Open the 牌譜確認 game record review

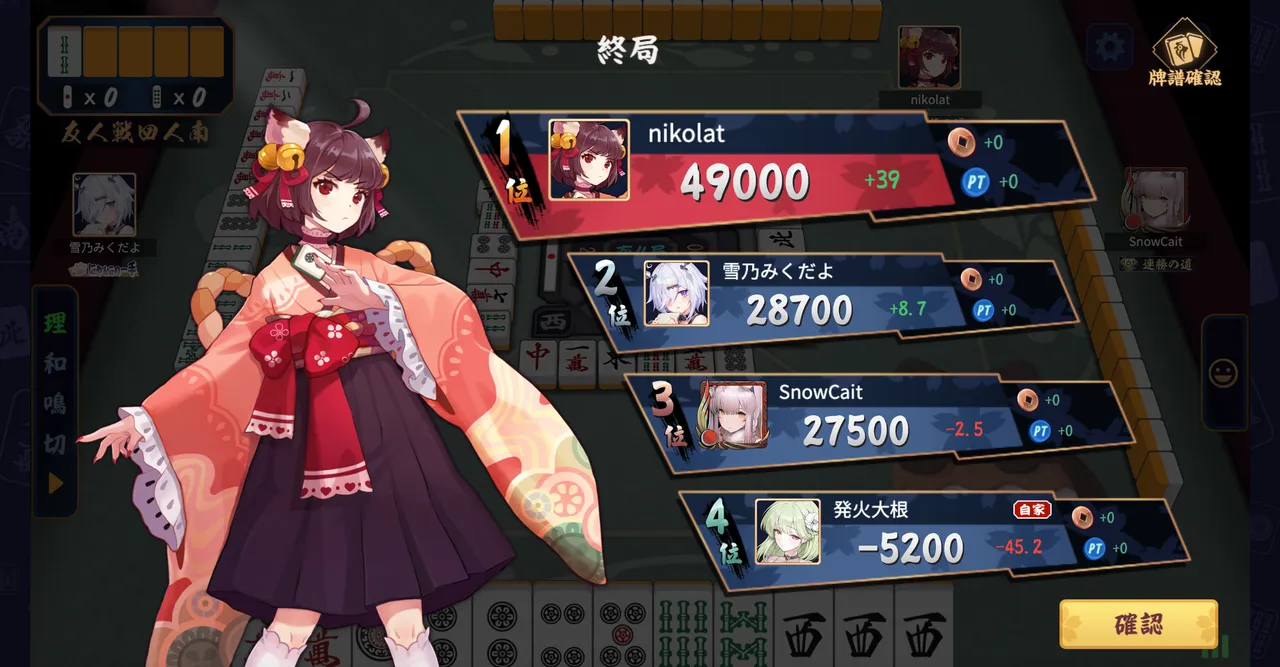click(1185, 55)
